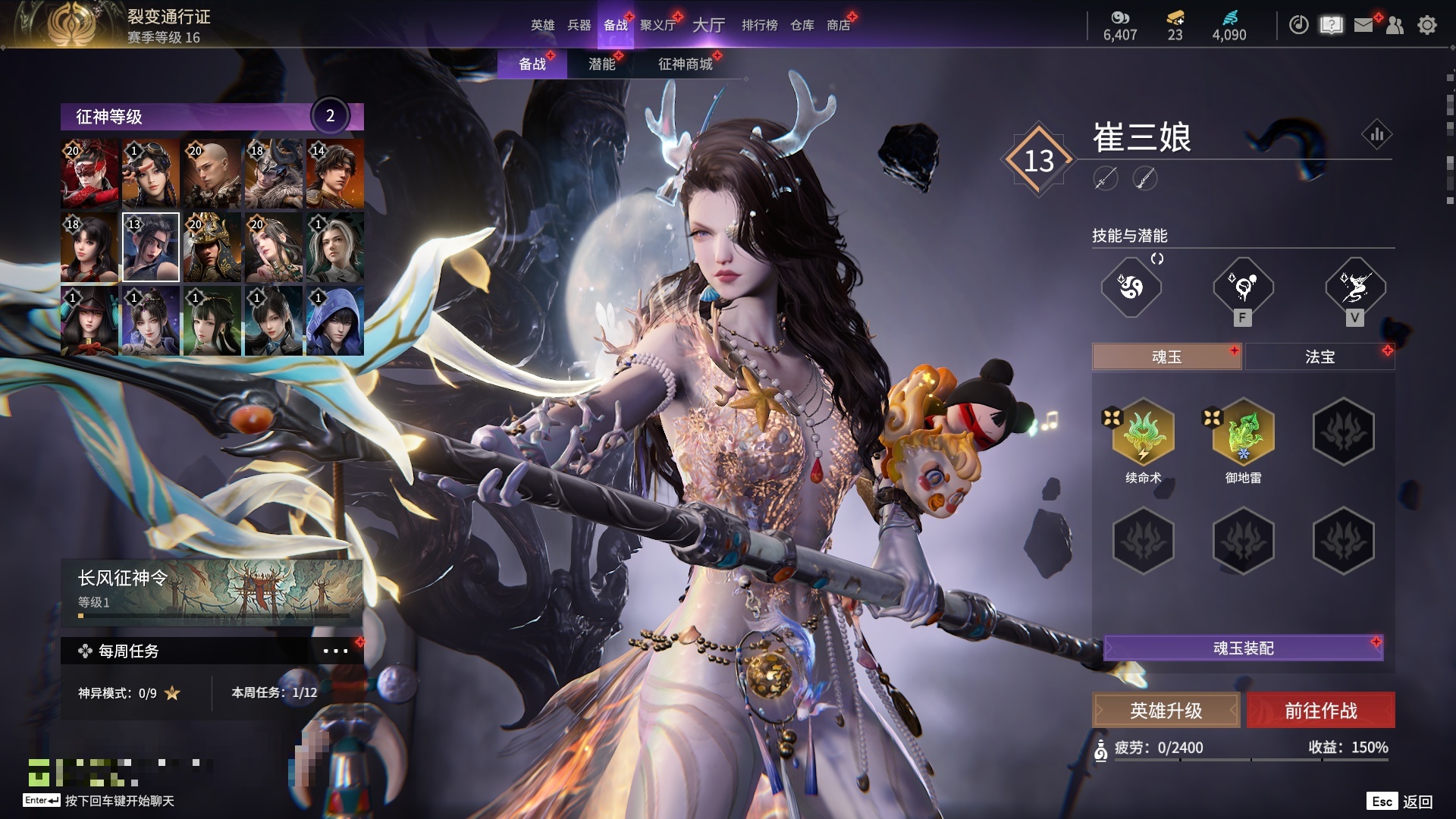
Task: Show the 排行榜 leaderboard
Action: pos(759,25)
